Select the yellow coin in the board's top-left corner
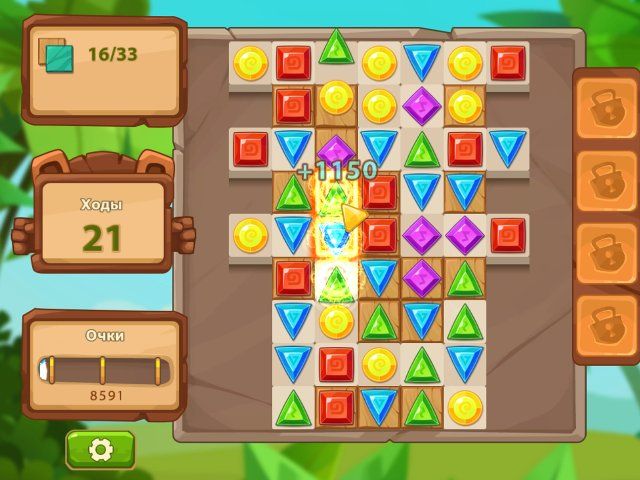The width and height of the screenshot is (640, 480). (250, 63)
